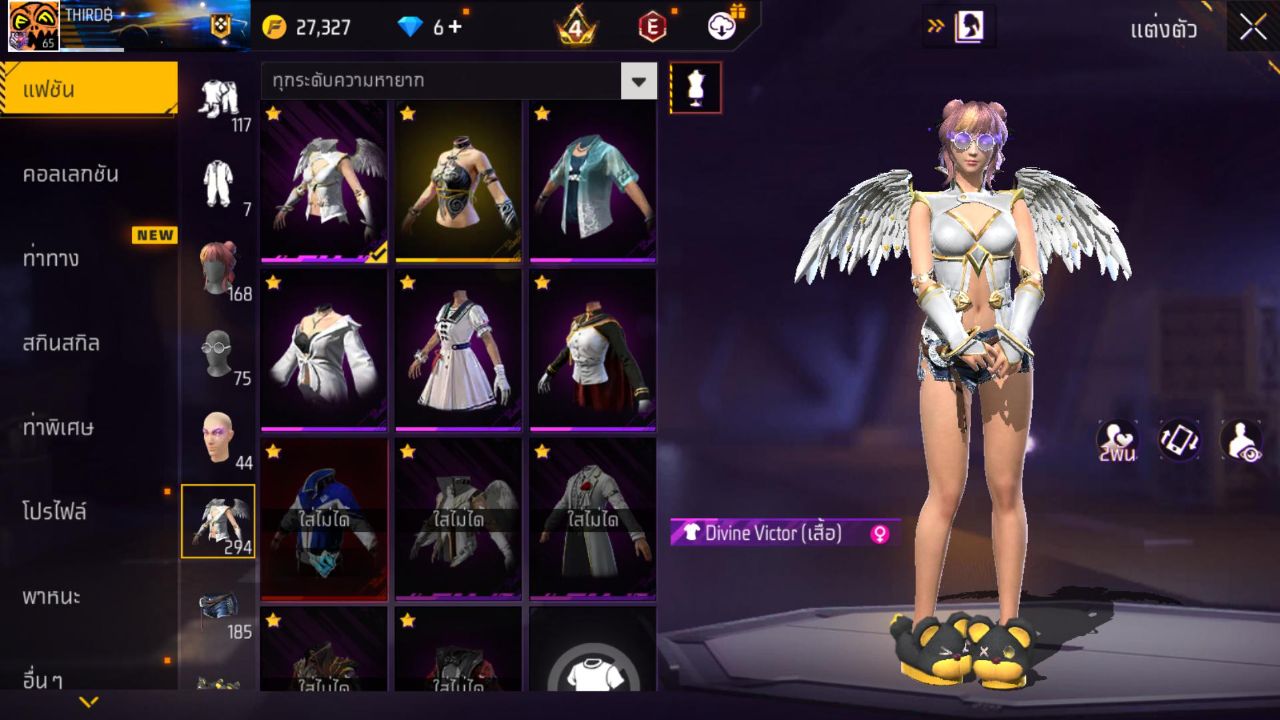Choose the white top with dark cape

(592, 350)
